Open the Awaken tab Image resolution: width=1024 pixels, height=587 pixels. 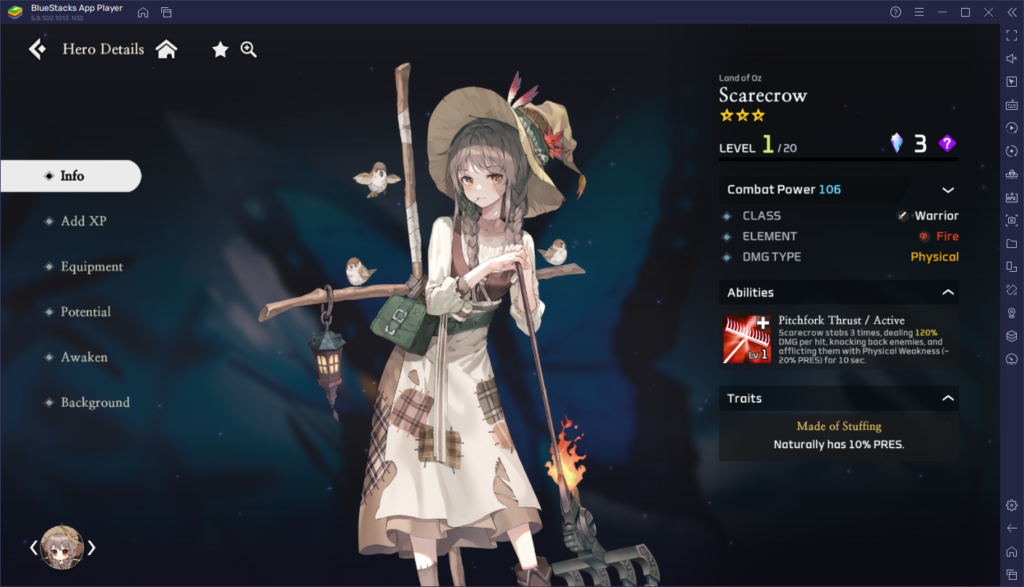pyautogui.click(x=84, y=357)
